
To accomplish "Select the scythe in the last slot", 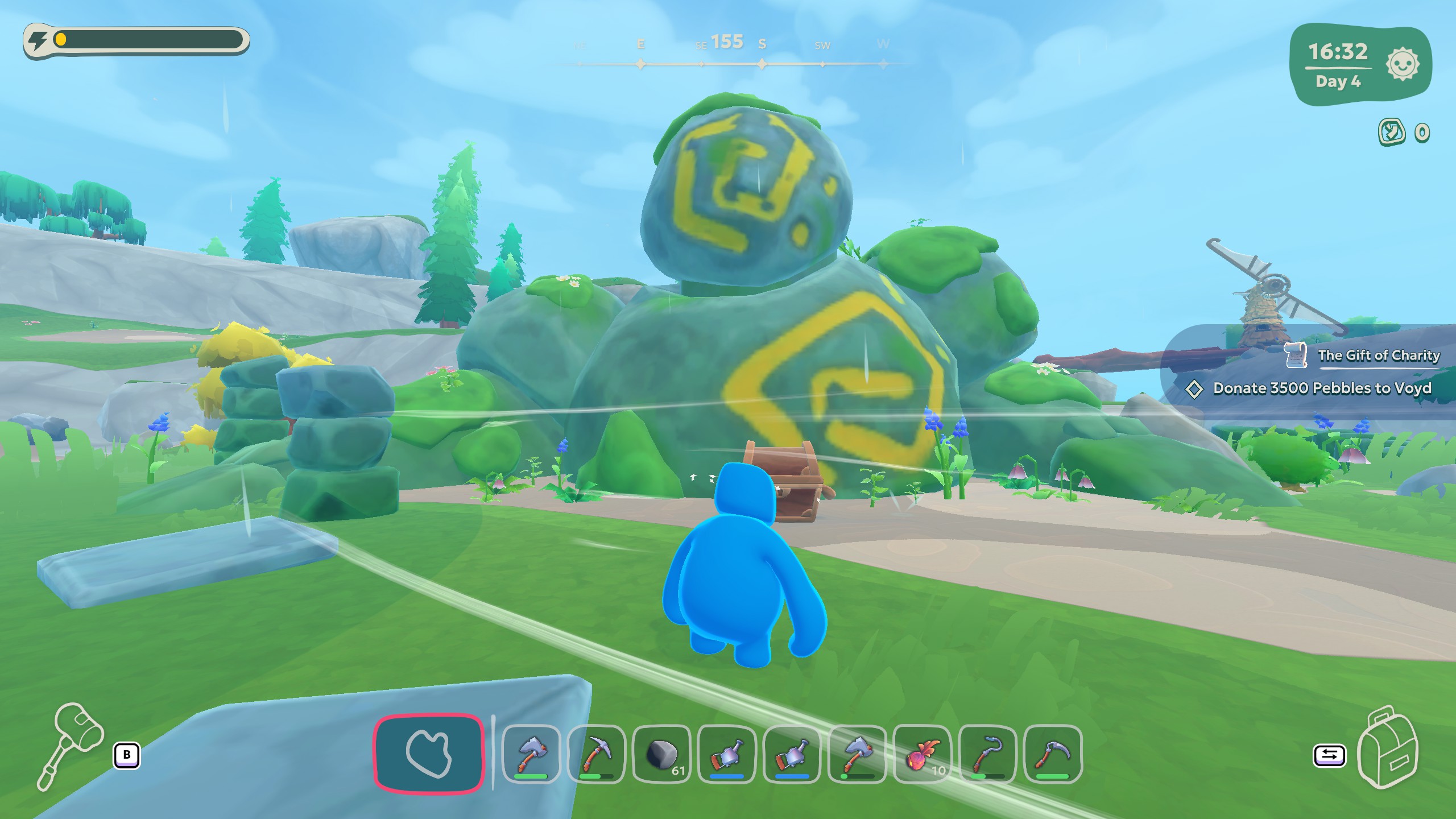I will click(x=1052, y=754).
